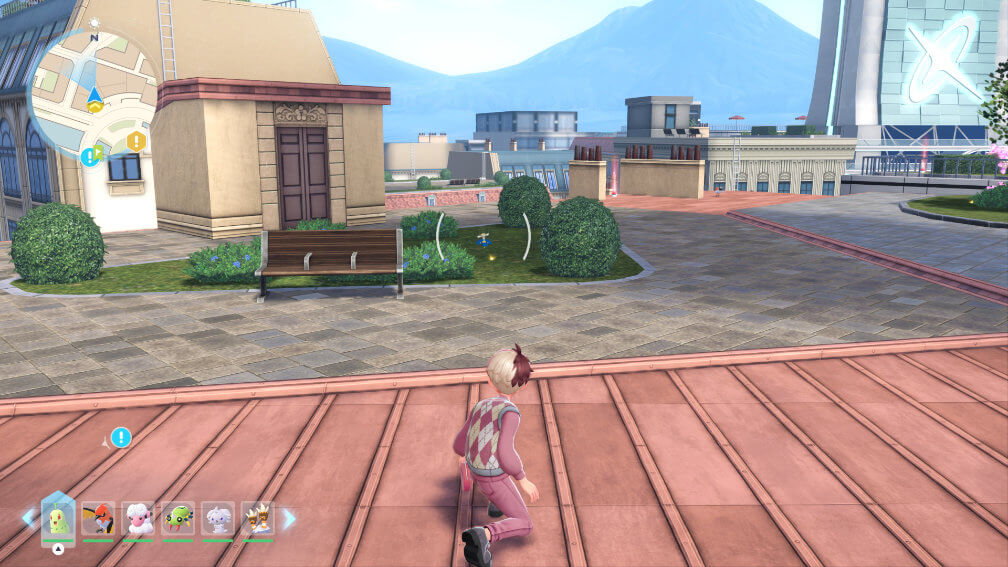Select the Flaaffy party slot
Image resolution: width=1008 pixels, height=567 pixels.
[x=138, y=518]
